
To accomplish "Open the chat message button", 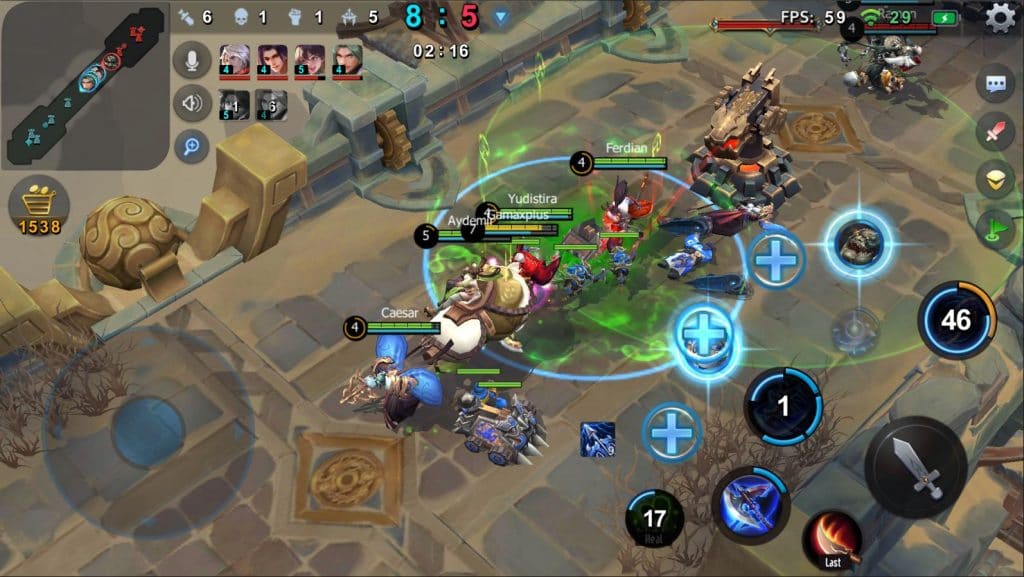I will pyautogui.click(x=995, y=85).
